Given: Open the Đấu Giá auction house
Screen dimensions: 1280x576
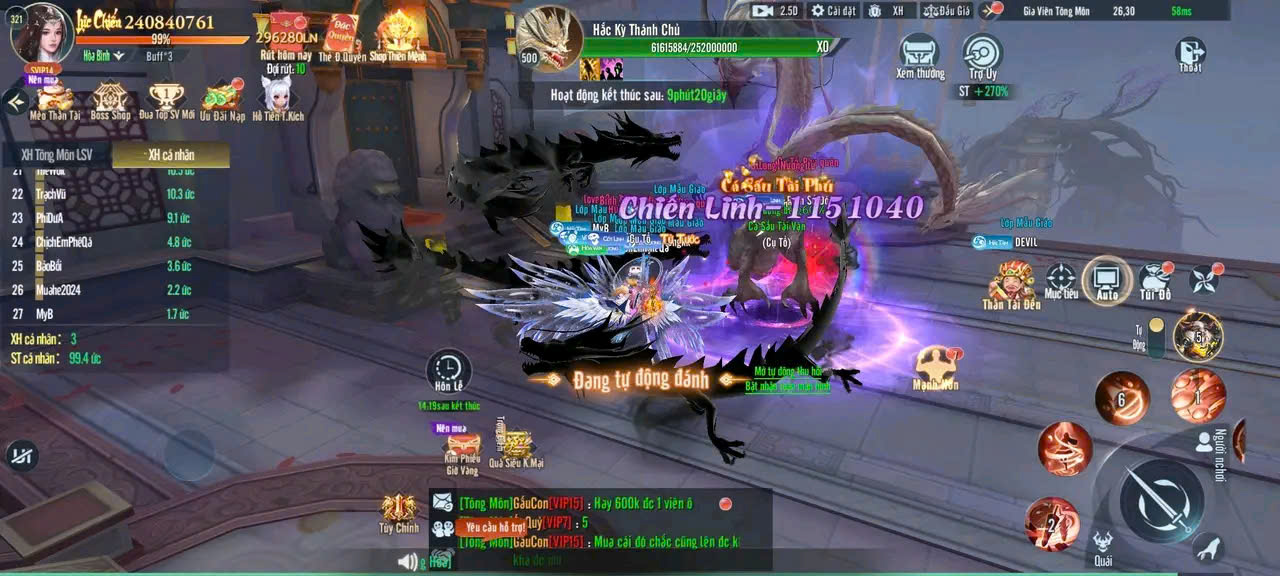Looking at the screenshot, I should [945, 11].
